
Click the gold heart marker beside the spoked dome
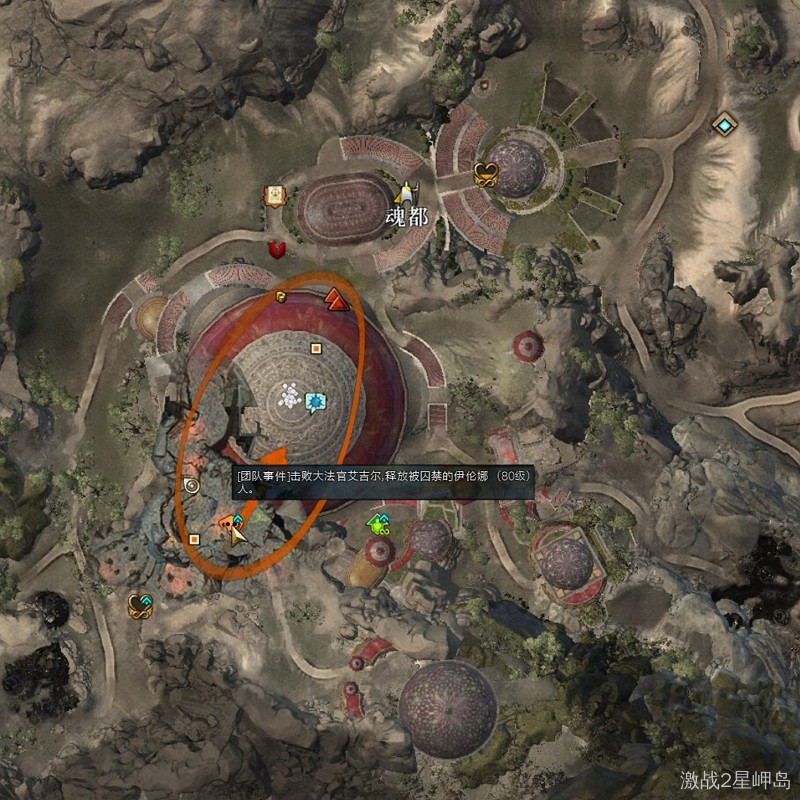pos(486,173)
